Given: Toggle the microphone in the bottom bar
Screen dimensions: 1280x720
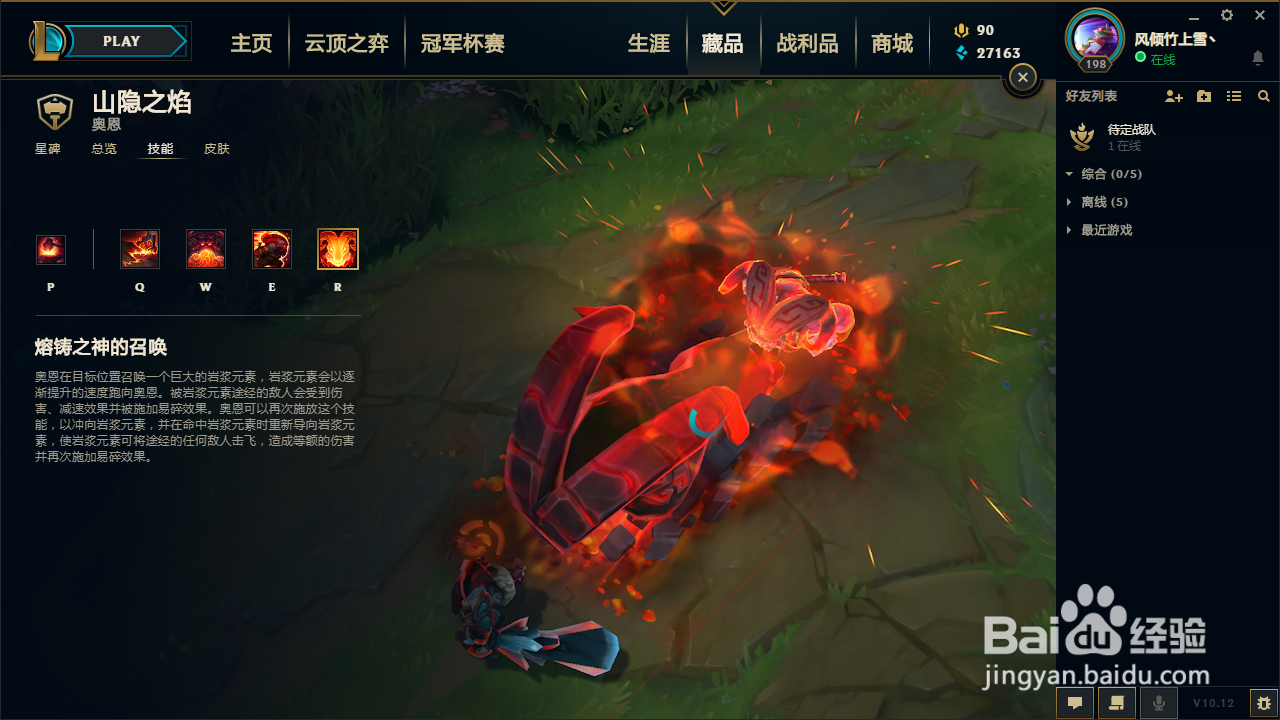Looking at the screenshot, I should point(1158,702).
